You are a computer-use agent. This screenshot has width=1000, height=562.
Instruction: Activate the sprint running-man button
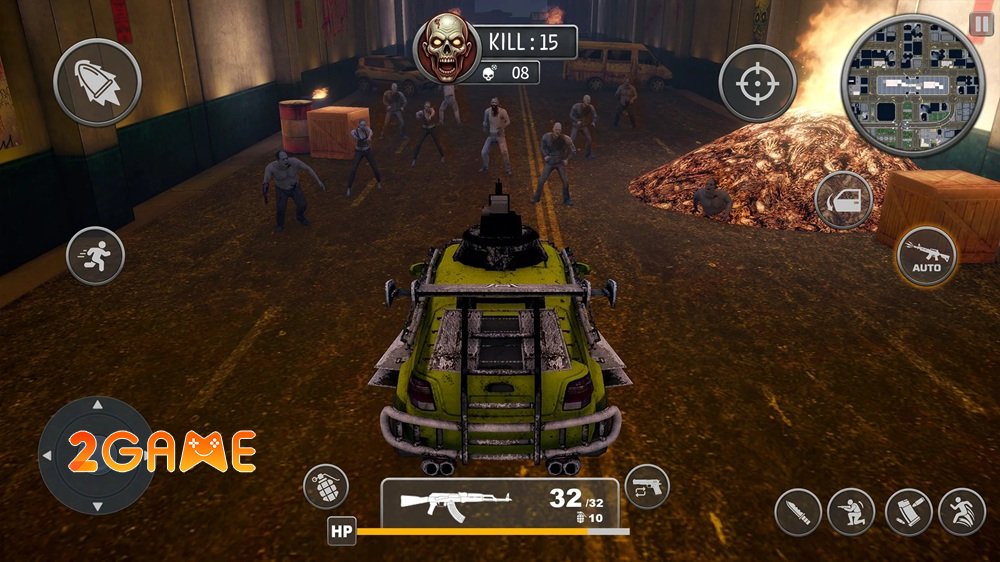[x=95, y=255]
